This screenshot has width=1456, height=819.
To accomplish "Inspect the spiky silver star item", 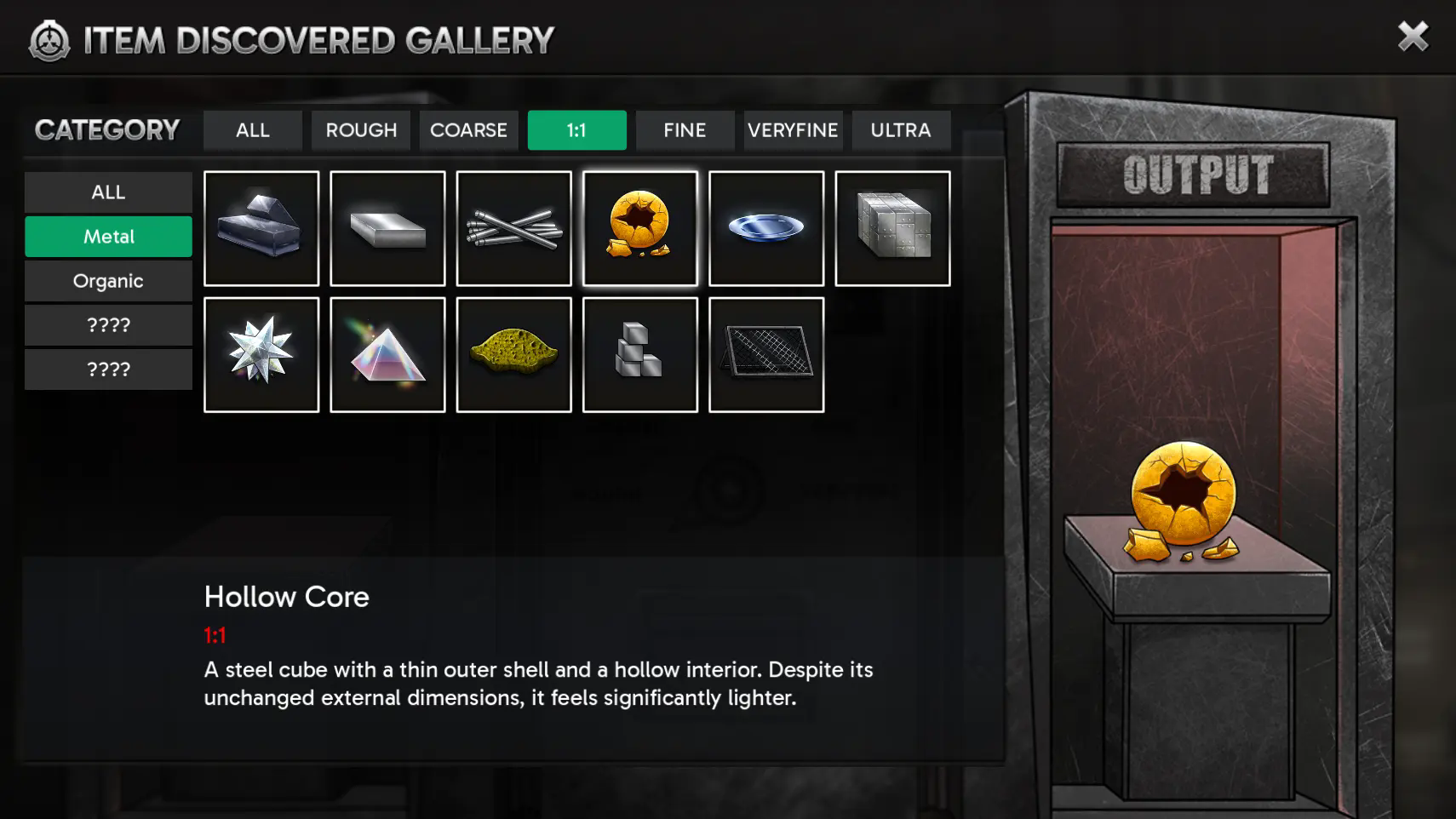I will click(261, 354).
